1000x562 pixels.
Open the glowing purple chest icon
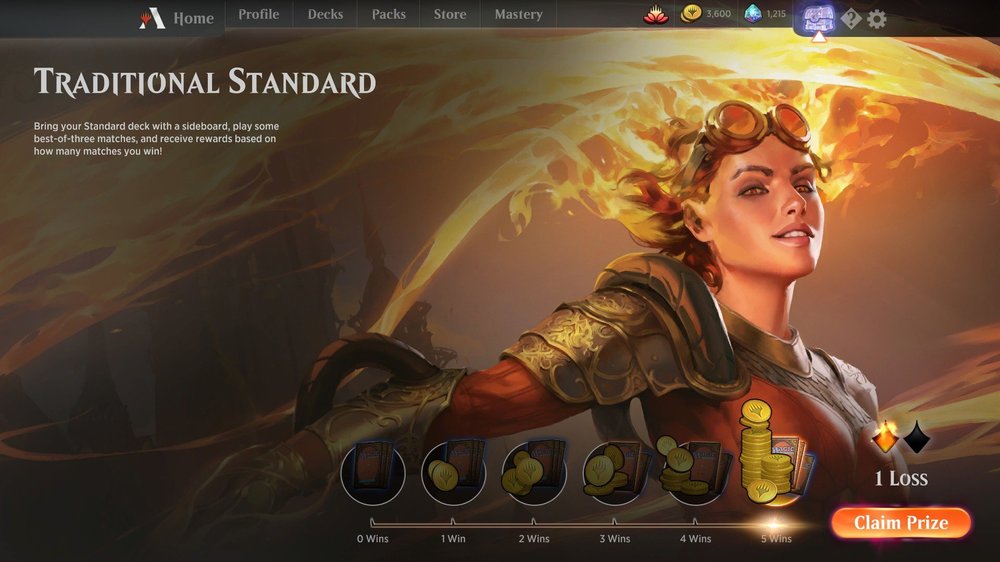[x=818, y=17]
